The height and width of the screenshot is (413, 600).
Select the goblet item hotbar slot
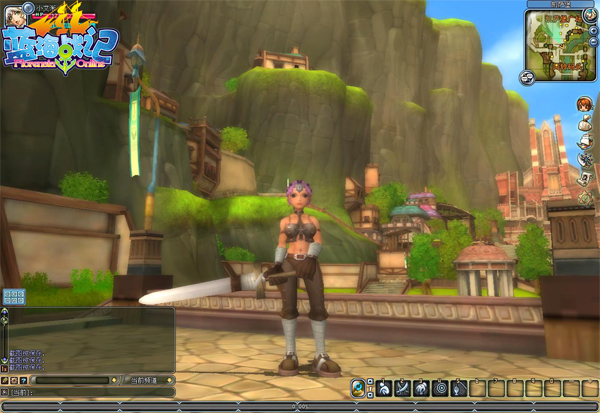pyautogui.click(x=459, y=388)
